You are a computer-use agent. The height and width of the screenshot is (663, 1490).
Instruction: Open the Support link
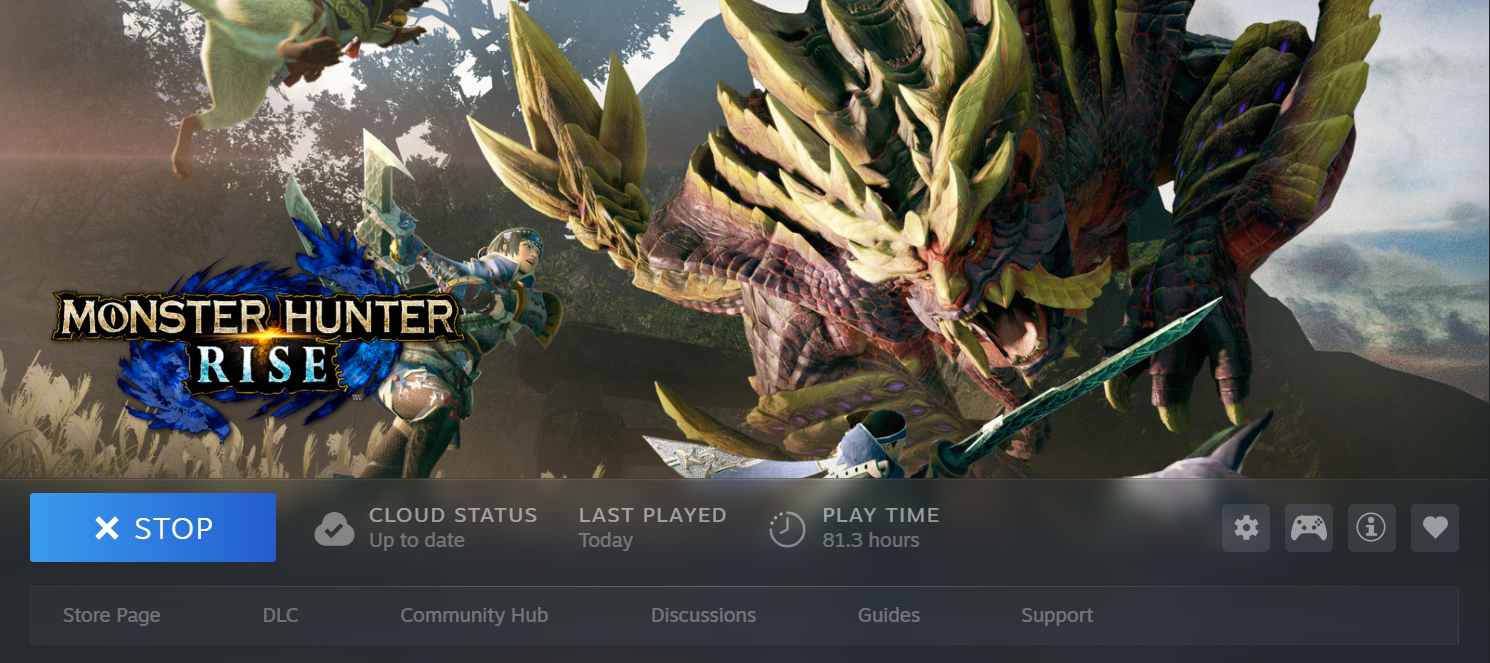(1057, 615)
